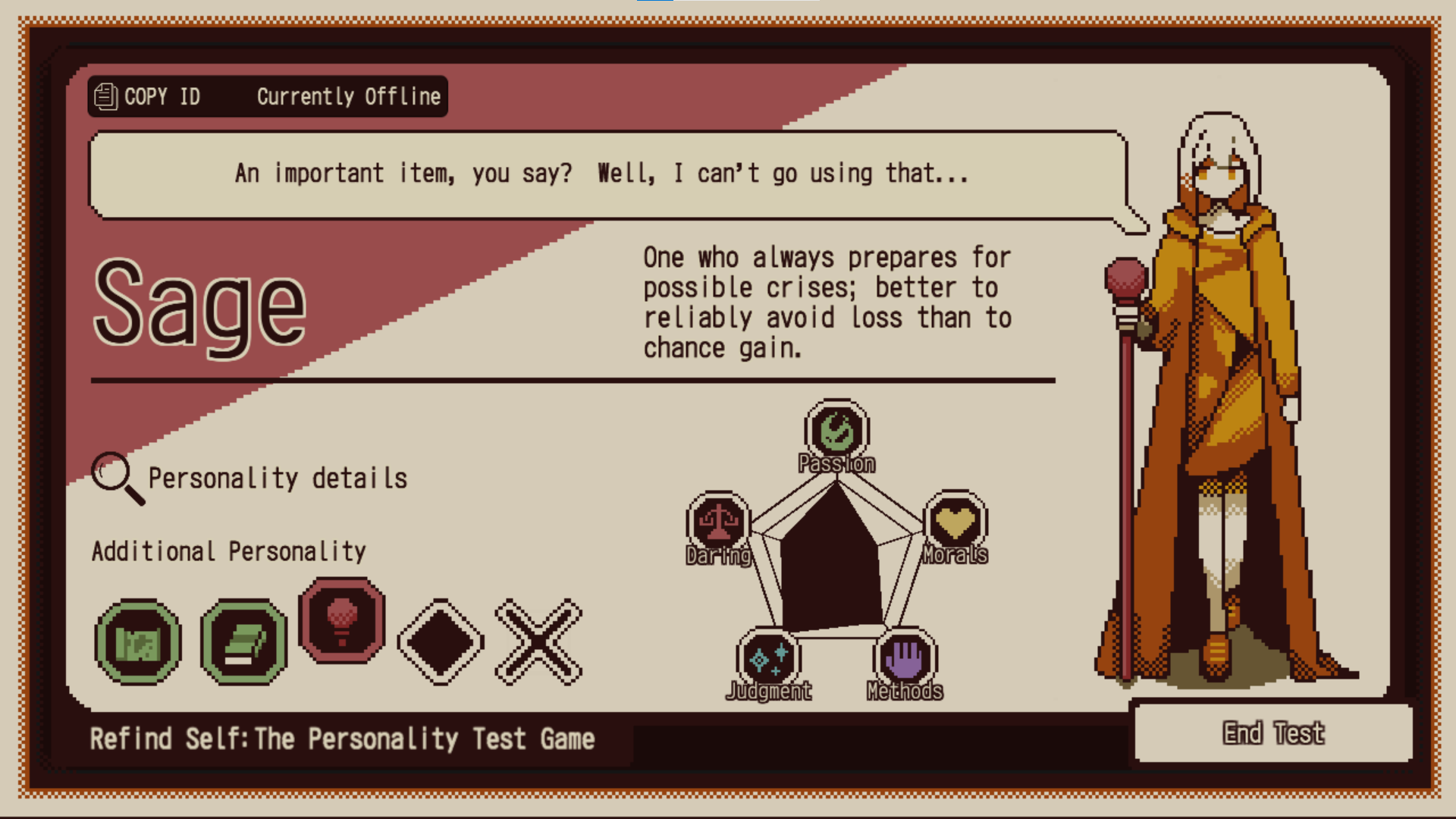Screen dimensions: 1456x819
Task: End the personality test
Action: [1273, 733]
